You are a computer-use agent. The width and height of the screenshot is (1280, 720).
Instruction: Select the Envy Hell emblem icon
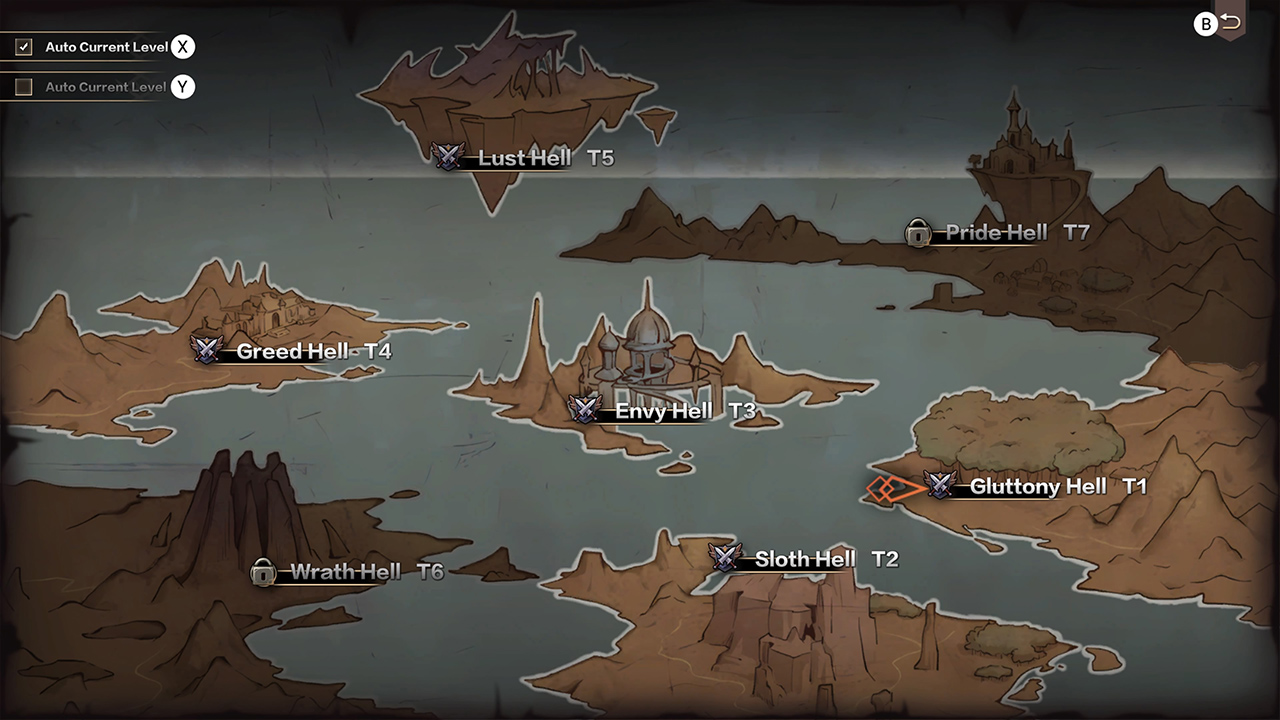pyautogui.click(x=583, y=410)
